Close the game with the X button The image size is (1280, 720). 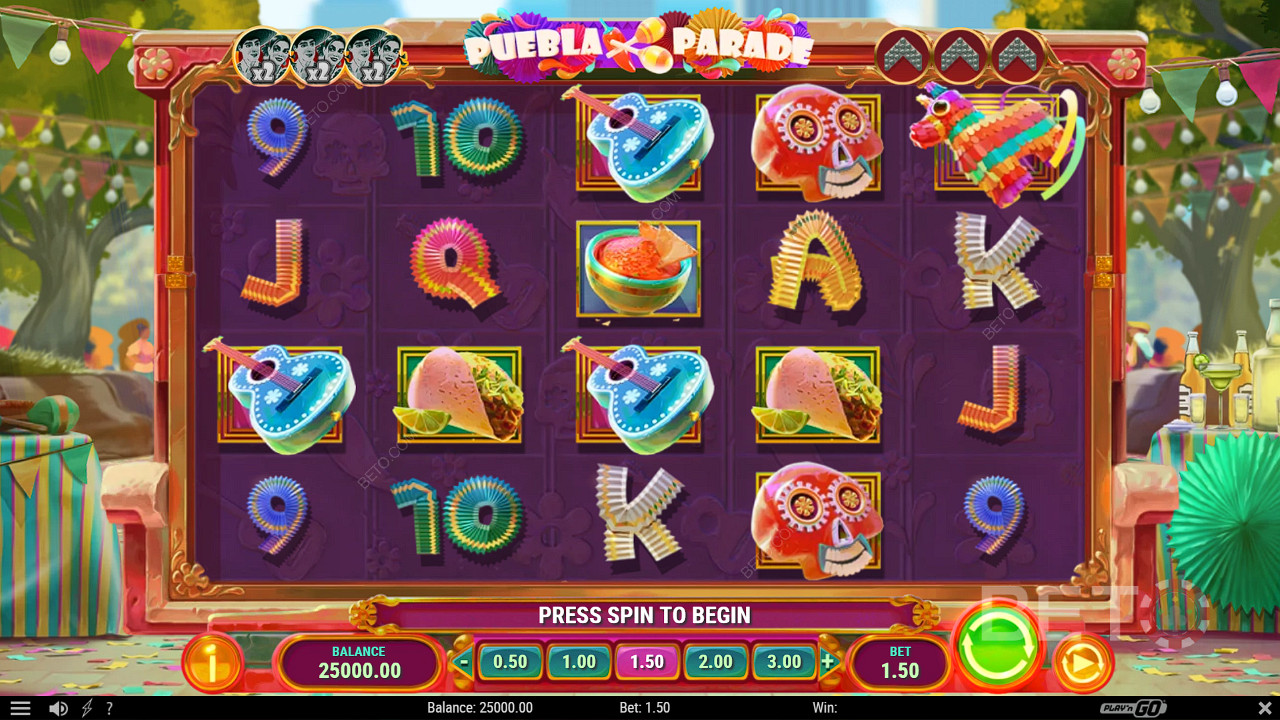coord(1262,708)
